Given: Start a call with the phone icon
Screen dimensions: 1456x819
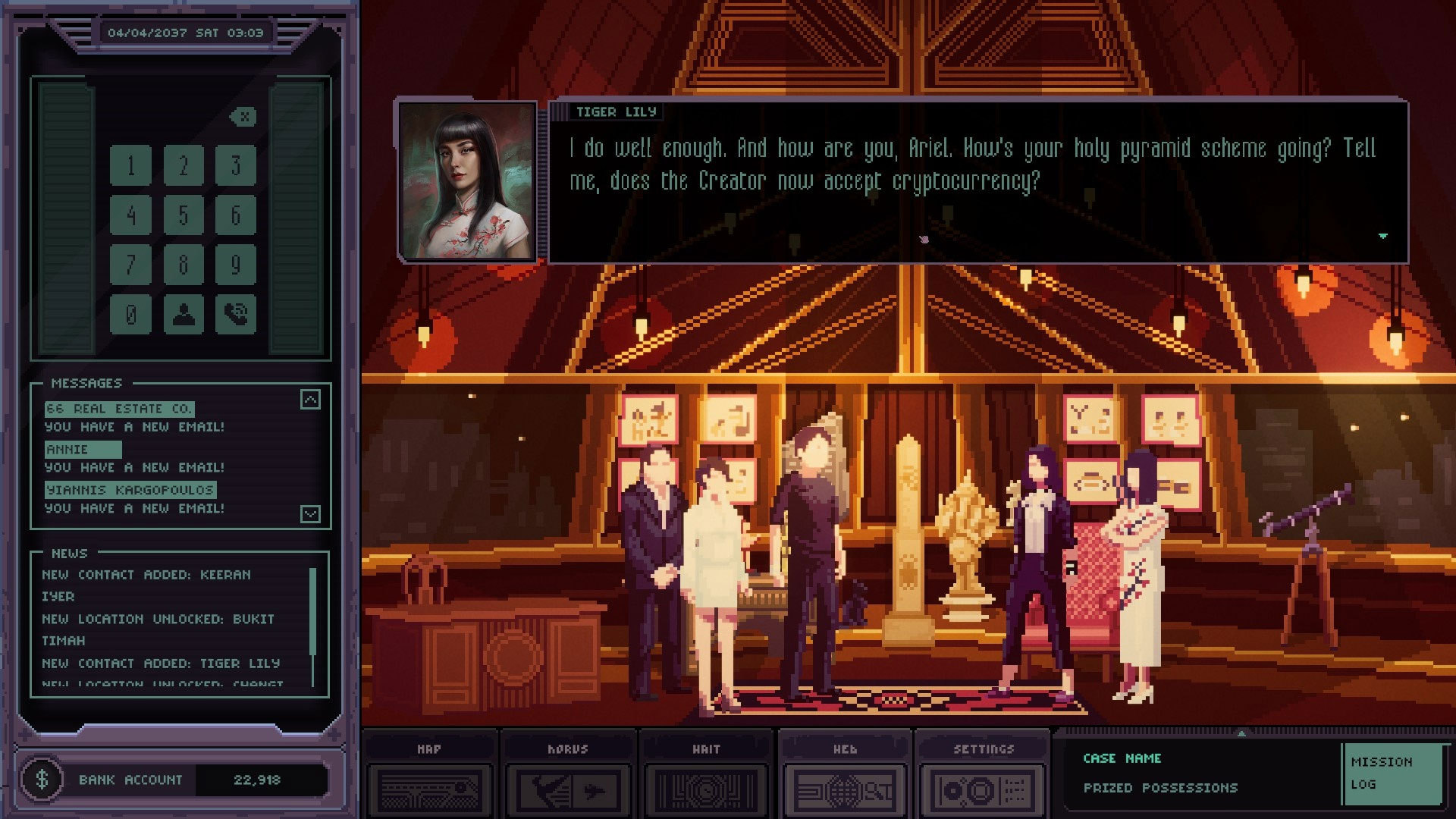Looking at the screenshot, I should (x=235, y=314).
